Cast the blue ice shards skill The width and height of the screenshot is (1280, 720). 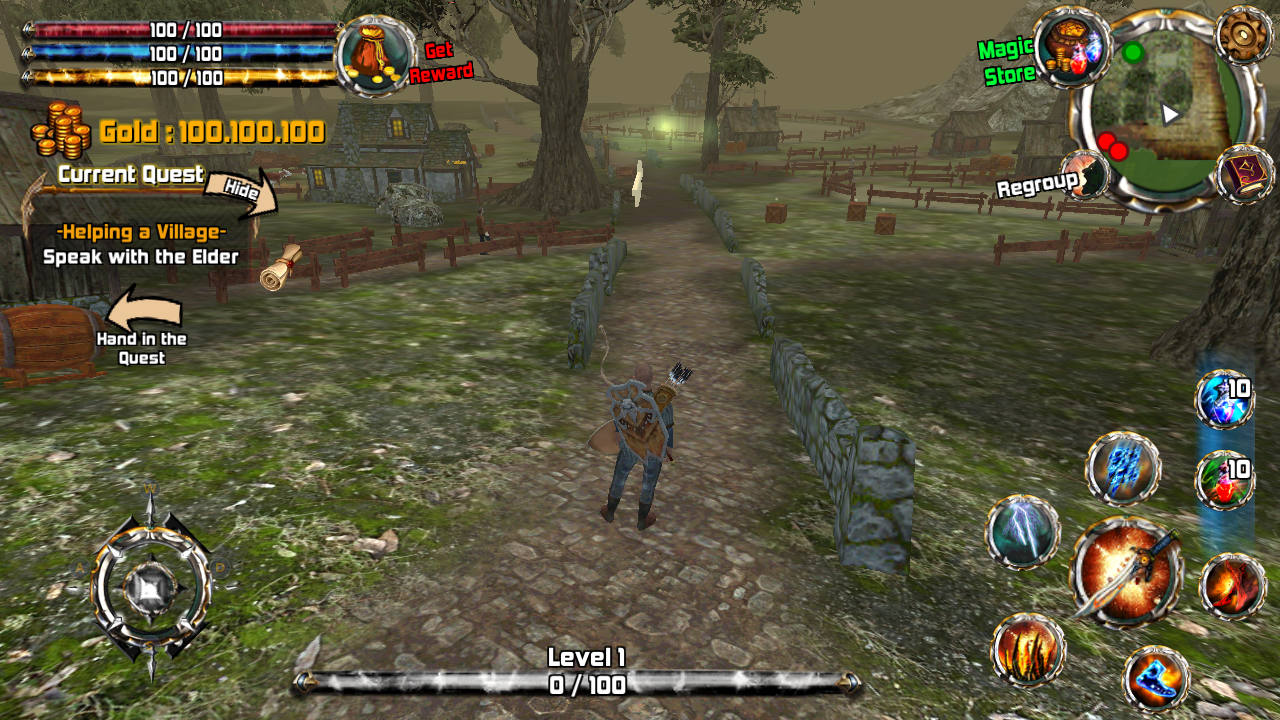click(x=1123, y=468)
